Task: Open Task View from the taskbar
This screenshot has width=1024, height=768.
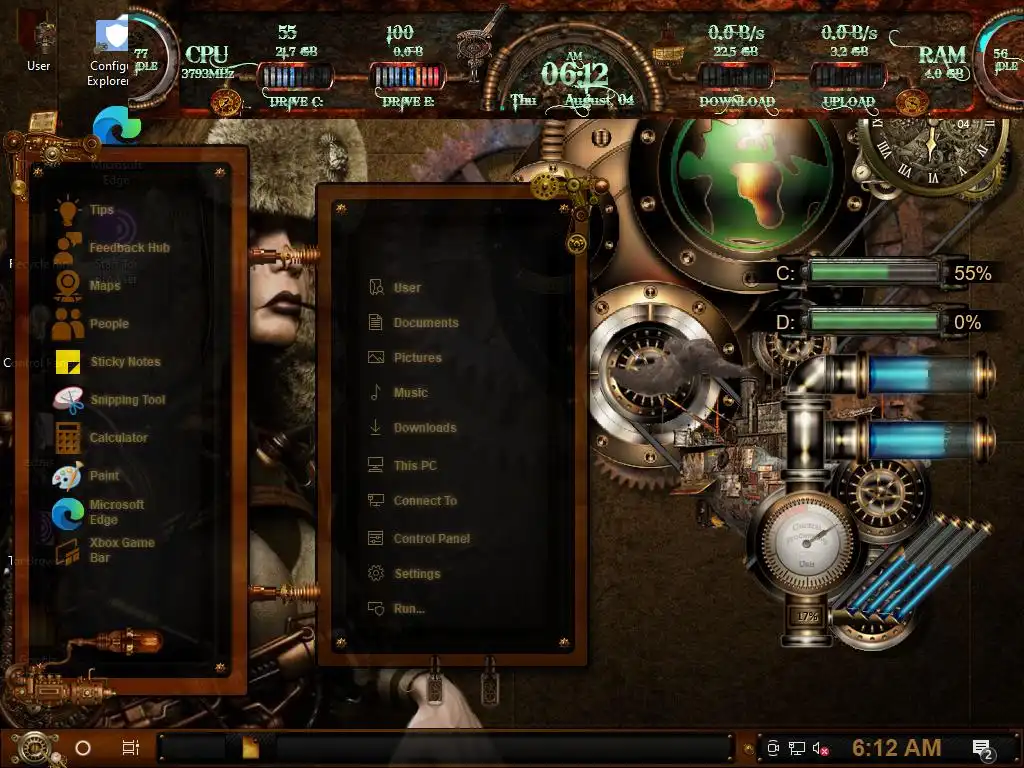Action: click(x=130, y=748)
